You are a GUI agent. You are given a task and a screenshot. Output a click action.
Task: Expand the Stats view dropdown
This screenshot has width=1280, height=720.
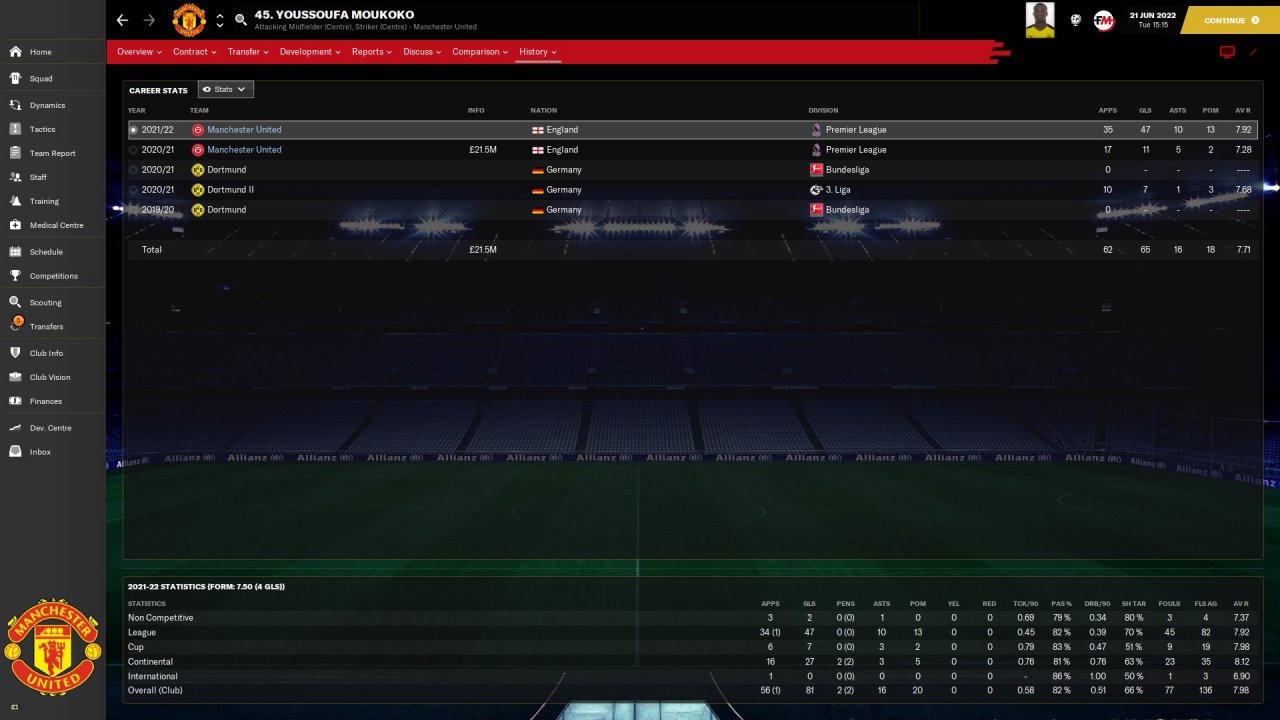coord(226,90)
